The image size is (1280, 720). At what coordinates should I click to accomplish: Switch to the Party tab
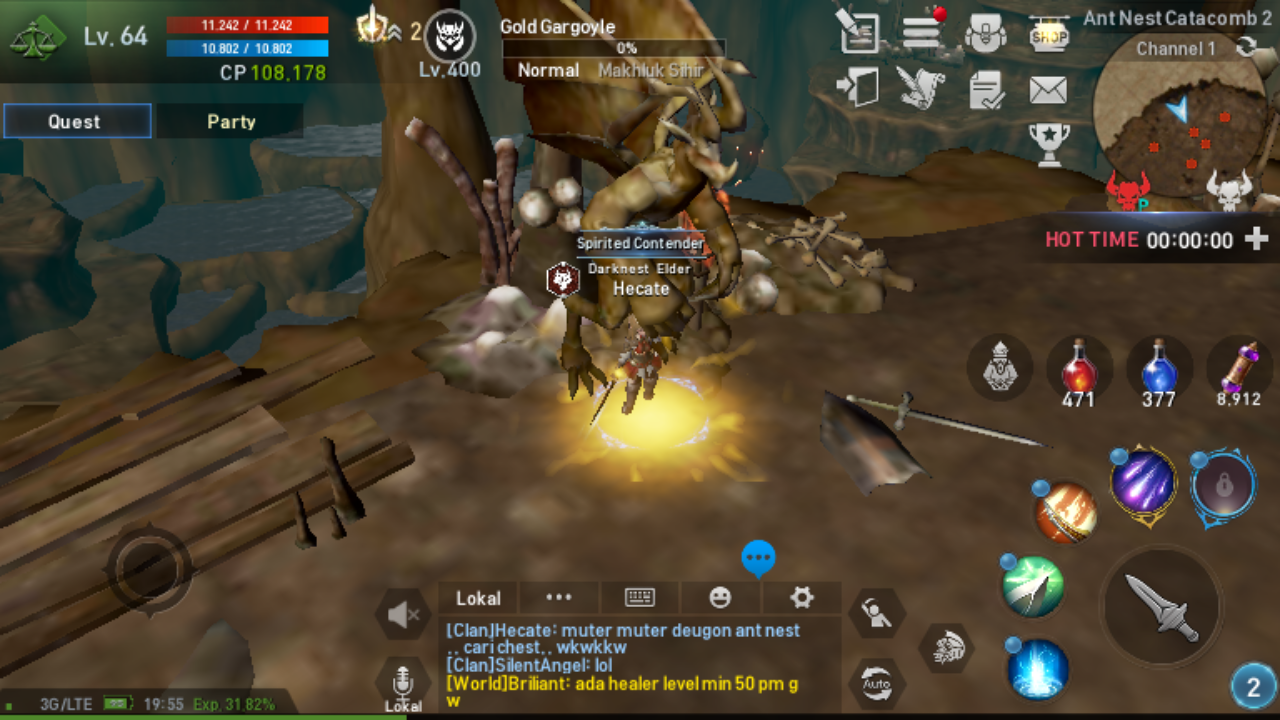coord(230,121)
